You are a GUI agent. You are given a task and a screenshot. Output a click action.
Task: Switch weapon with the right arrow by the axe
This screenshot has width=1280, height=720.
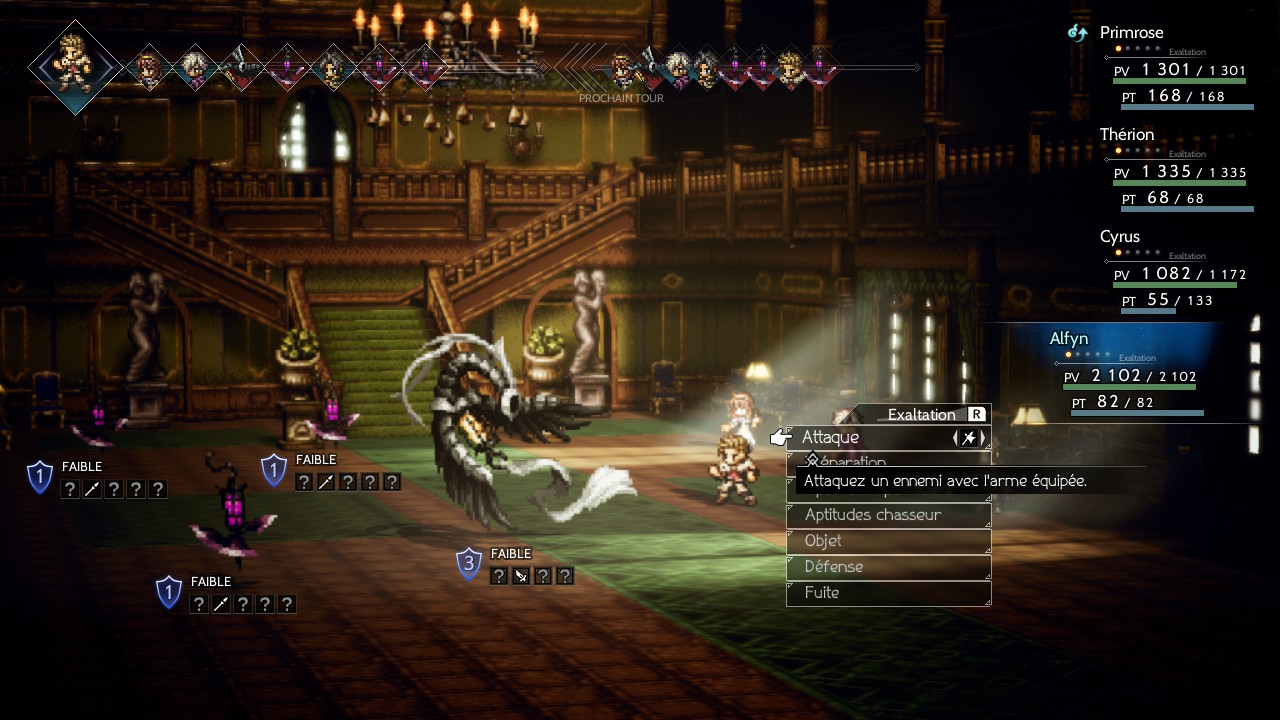[983, 438]
